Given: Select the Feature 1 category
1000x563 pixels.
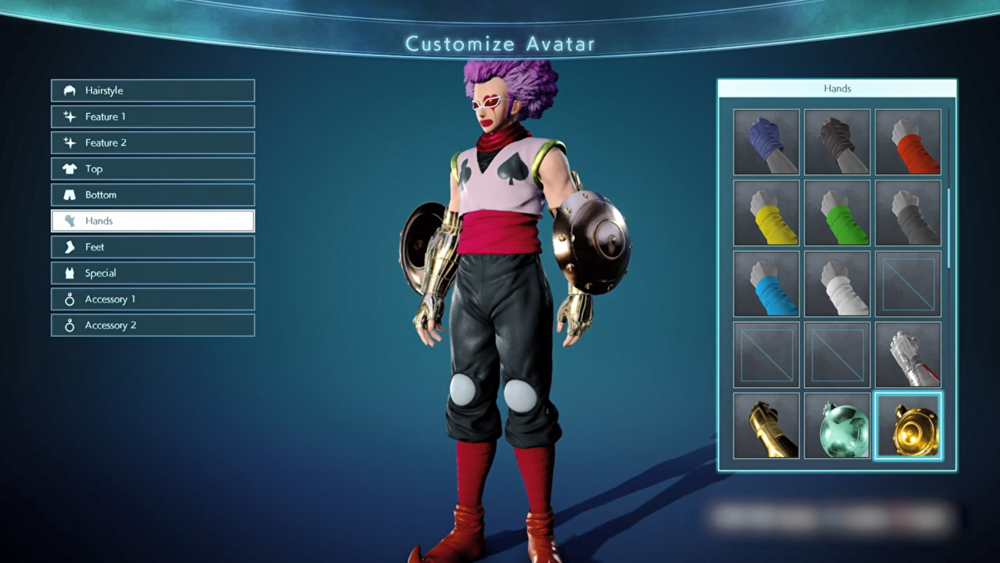Looking at the screenshot, I should (153, 117).
